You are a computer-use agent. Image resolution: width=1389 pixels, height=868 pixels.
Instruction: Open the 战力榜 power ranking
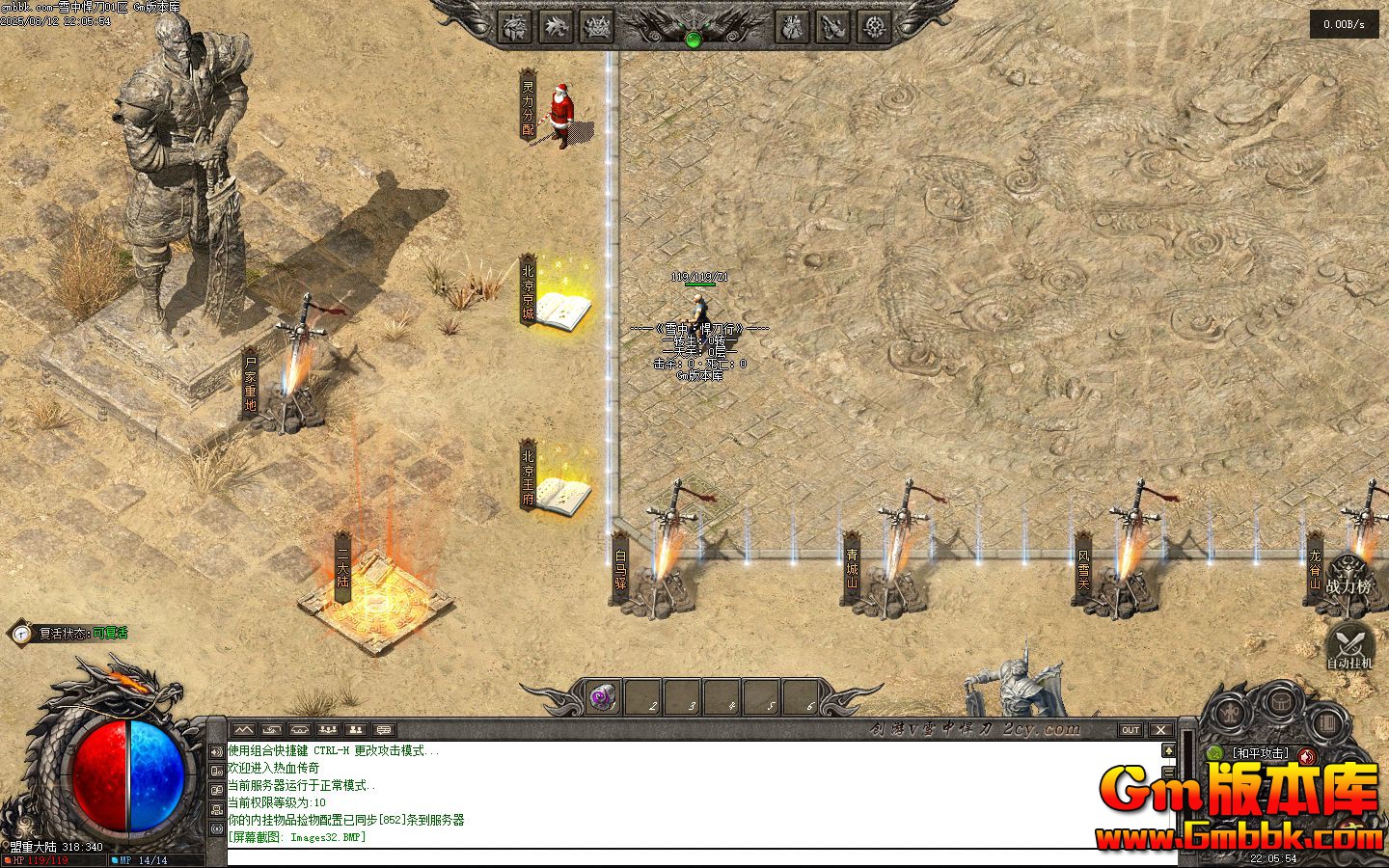pyautogui.click(x=1348, y=577)
